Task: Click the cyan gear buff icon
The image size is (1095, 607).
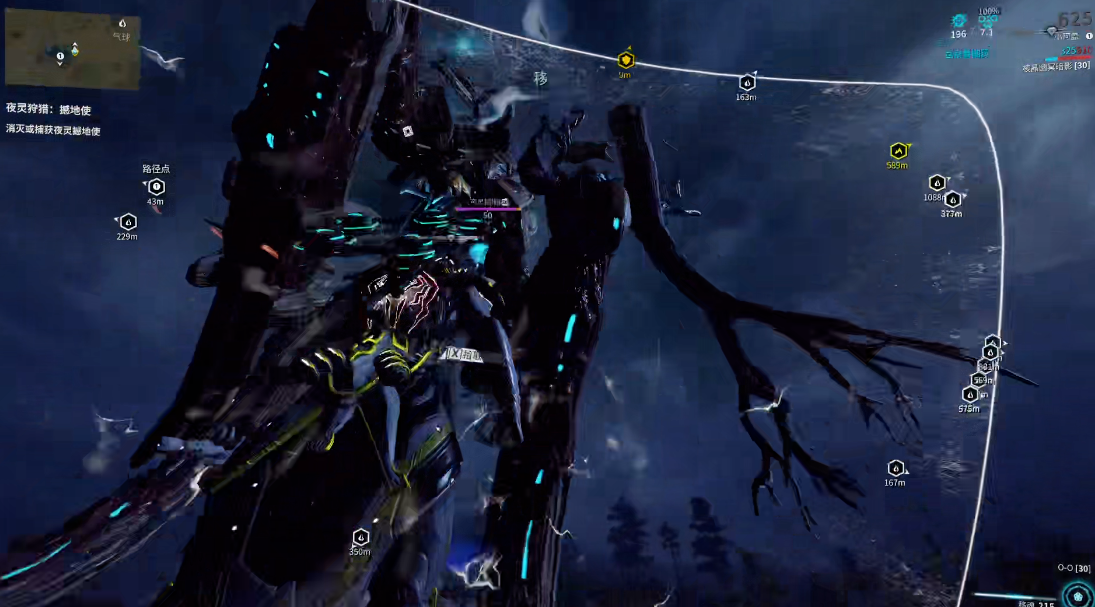Action: tap(959, 20)
